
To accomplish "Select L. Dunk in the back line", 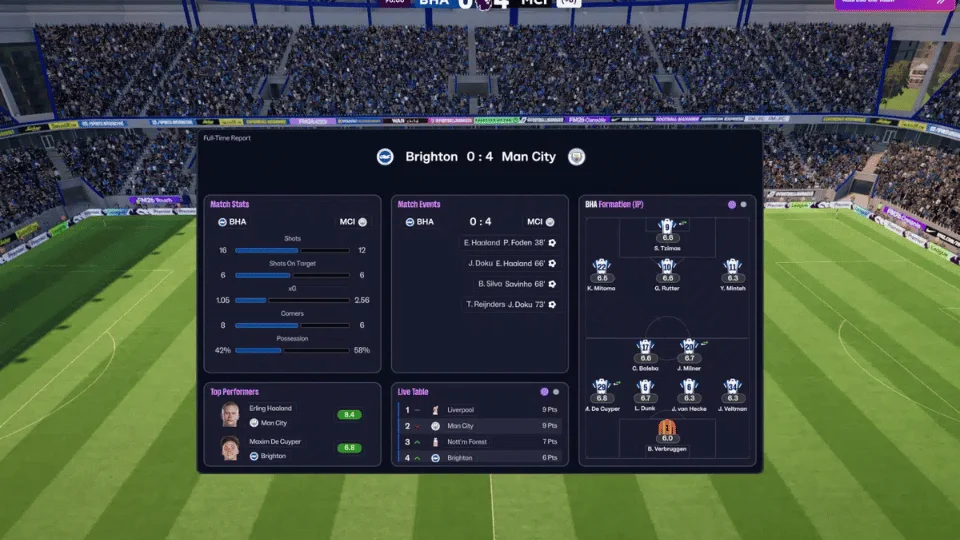I will (645, 388).
